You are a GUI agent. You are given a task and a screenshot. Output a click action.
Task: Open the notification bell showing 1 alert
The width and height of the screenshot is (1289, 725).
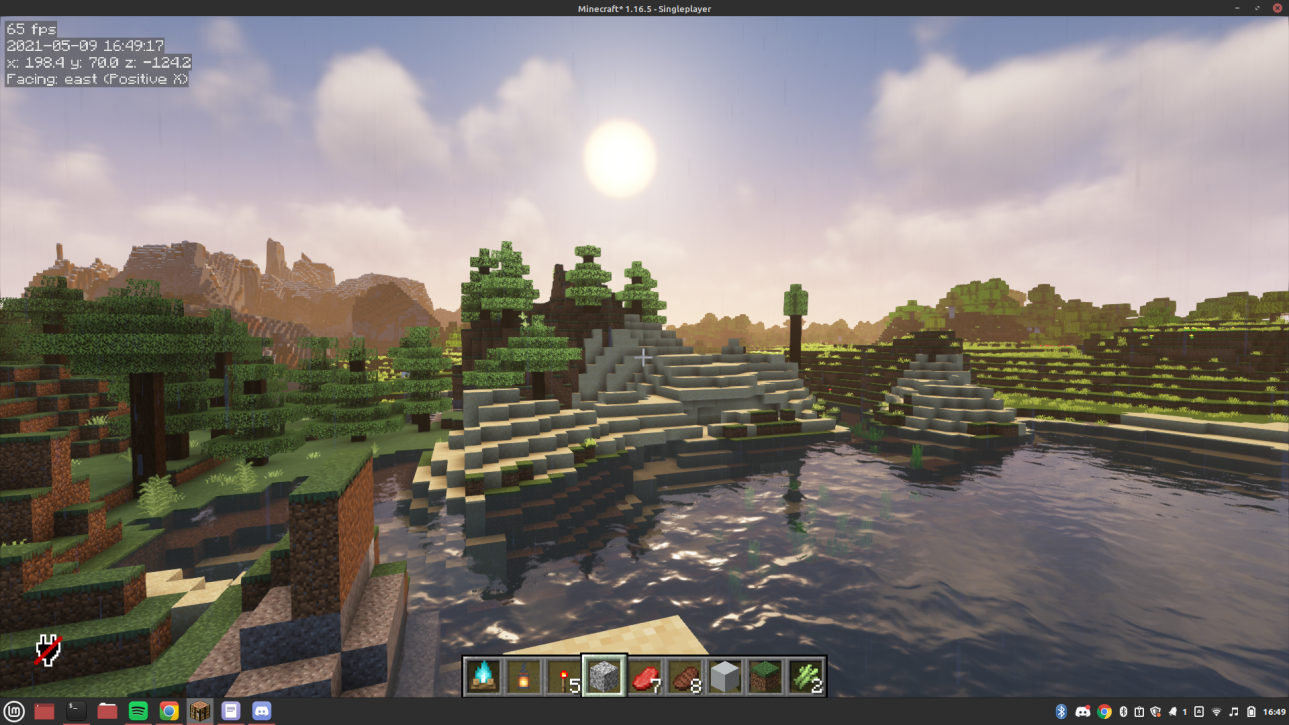pos(1174,711)
